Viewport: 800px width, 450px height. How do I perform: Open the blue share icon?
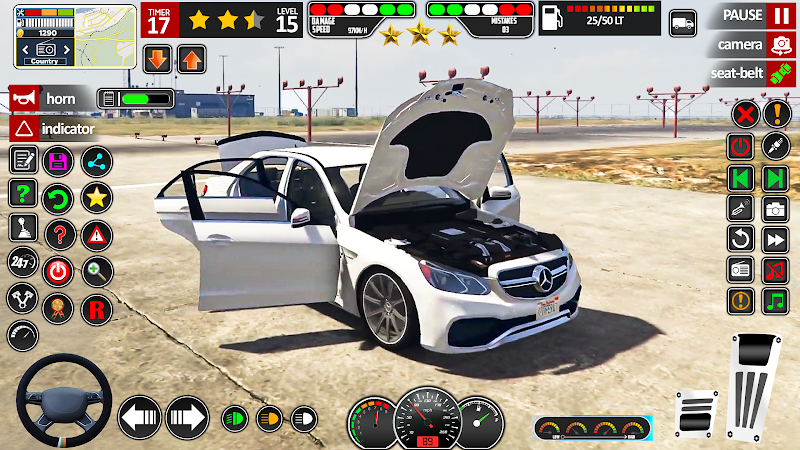(x=96, y=161)
